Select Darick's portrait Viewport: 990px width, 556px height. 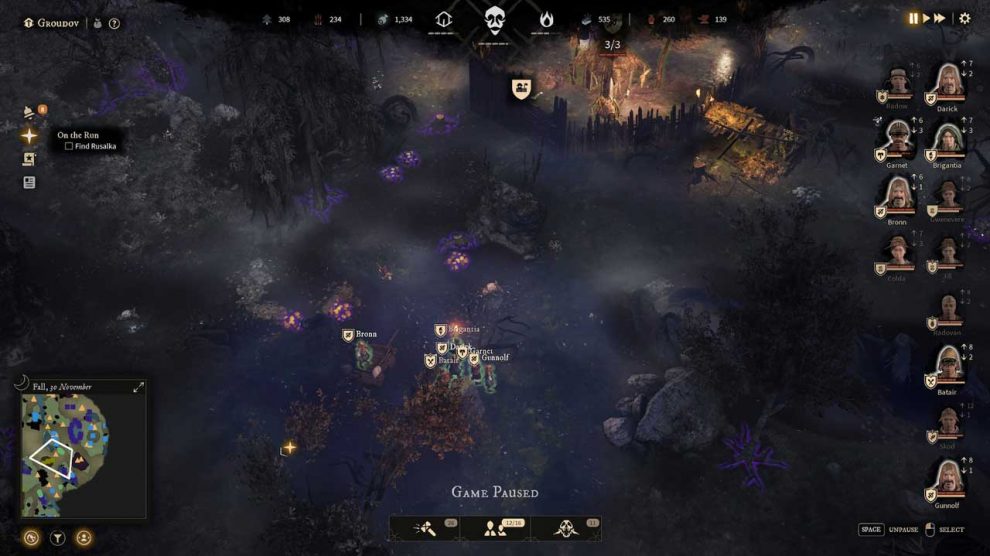point(947,83)
